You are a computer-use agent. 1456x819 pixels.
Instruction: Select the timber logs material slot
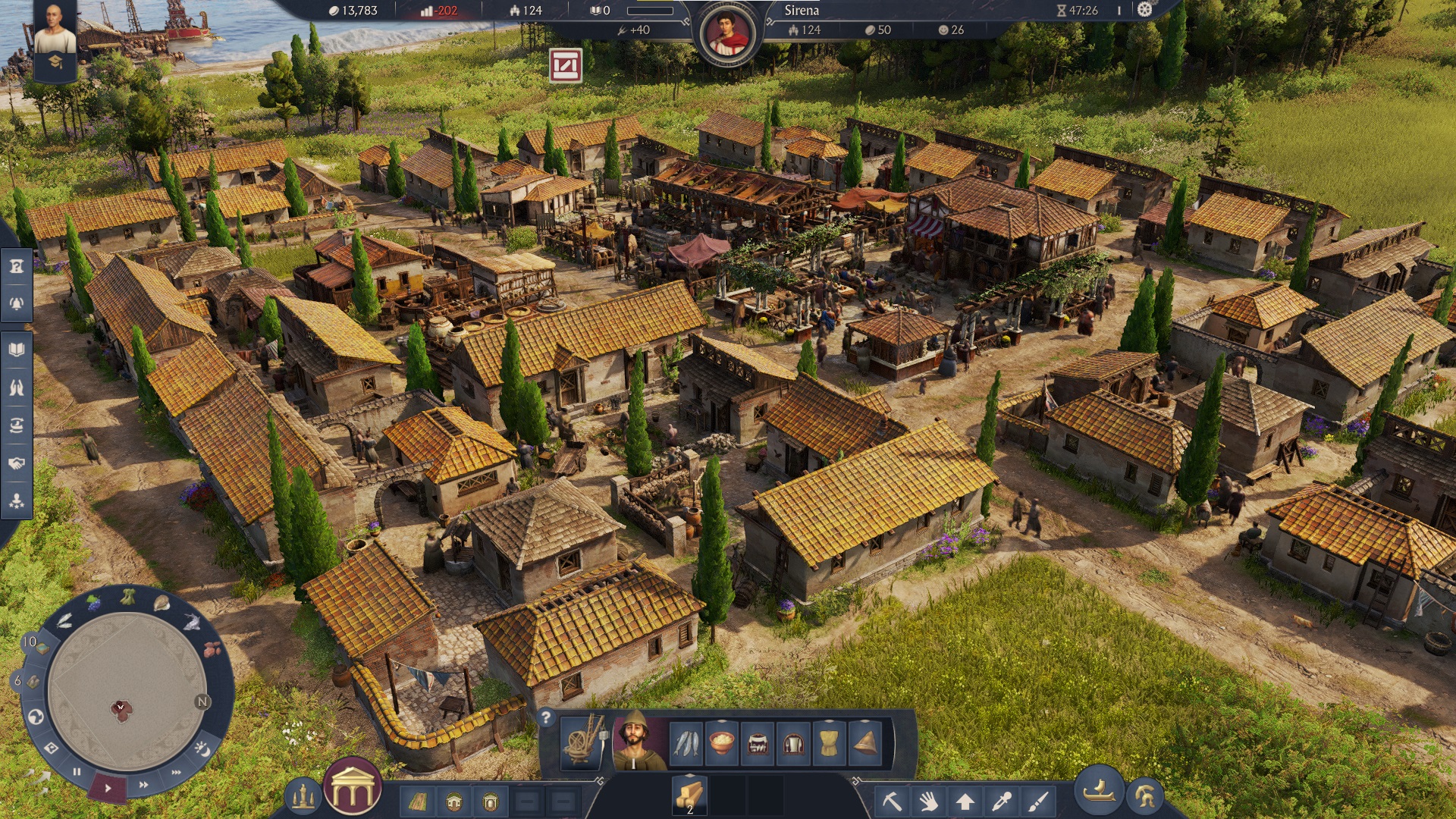(x=689, y=794)
